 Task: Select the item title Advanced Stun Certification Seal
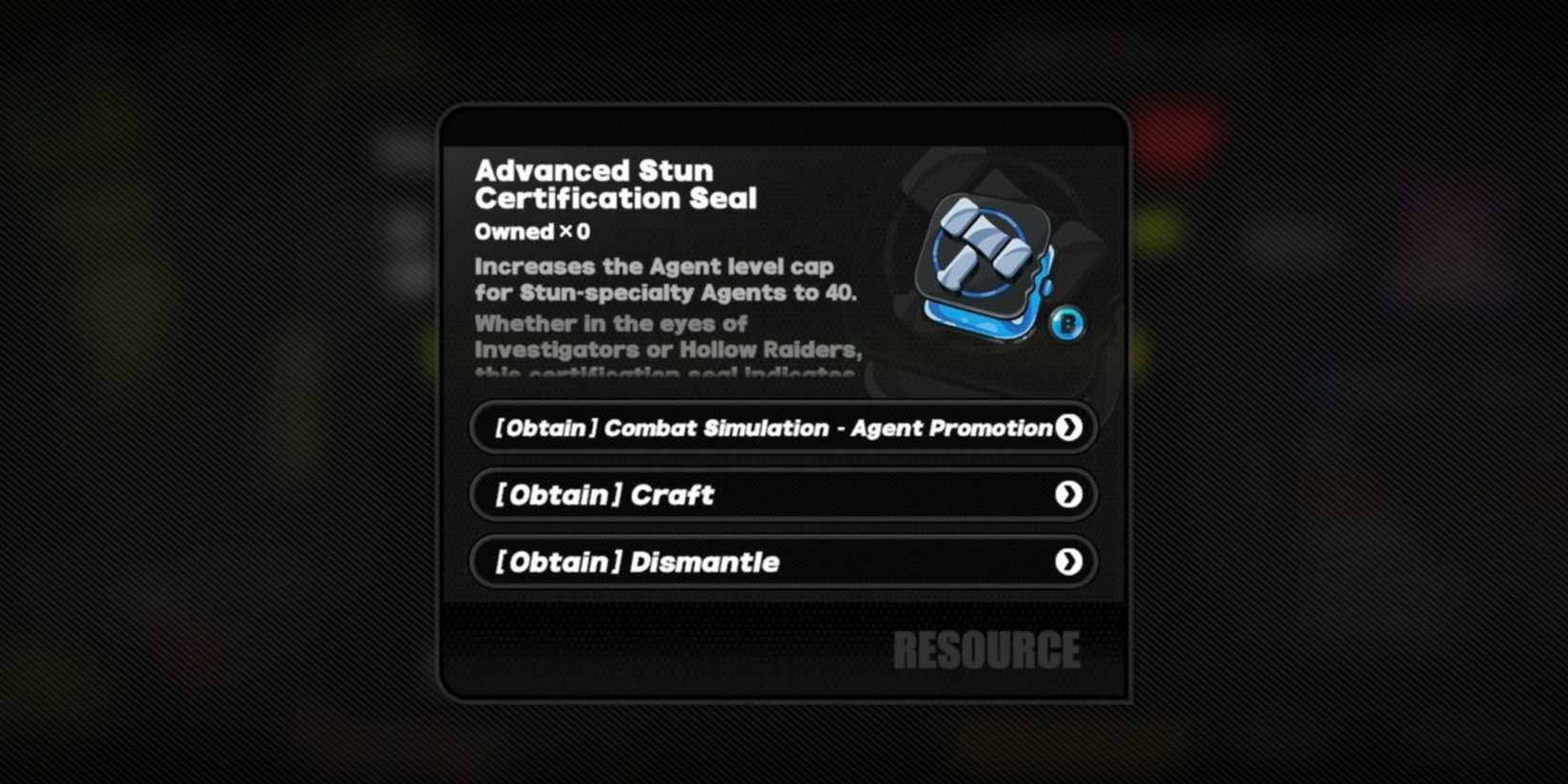point(616,184)
